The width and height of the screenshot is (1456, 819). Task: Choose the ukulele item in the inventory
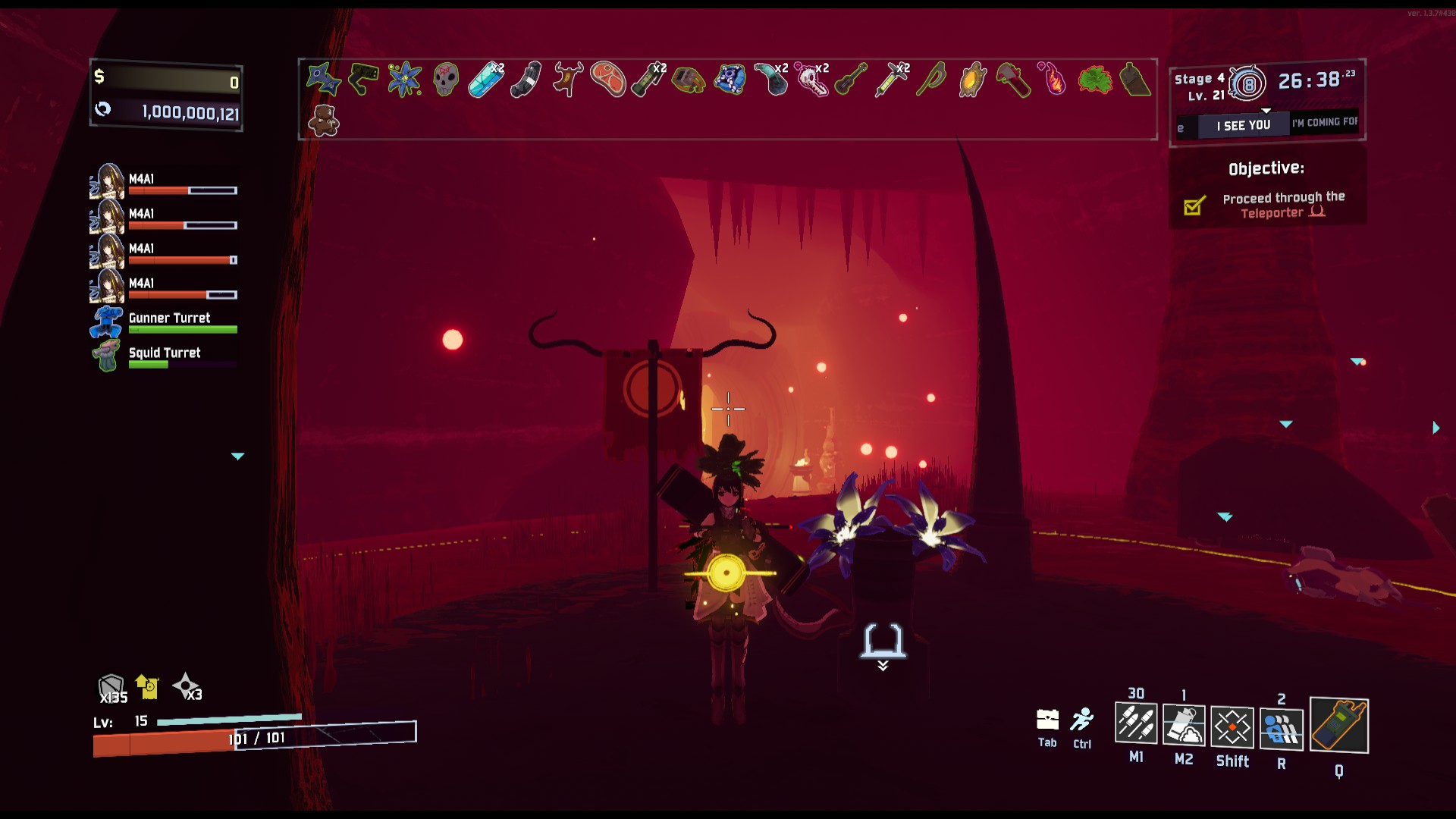[851, 79]
